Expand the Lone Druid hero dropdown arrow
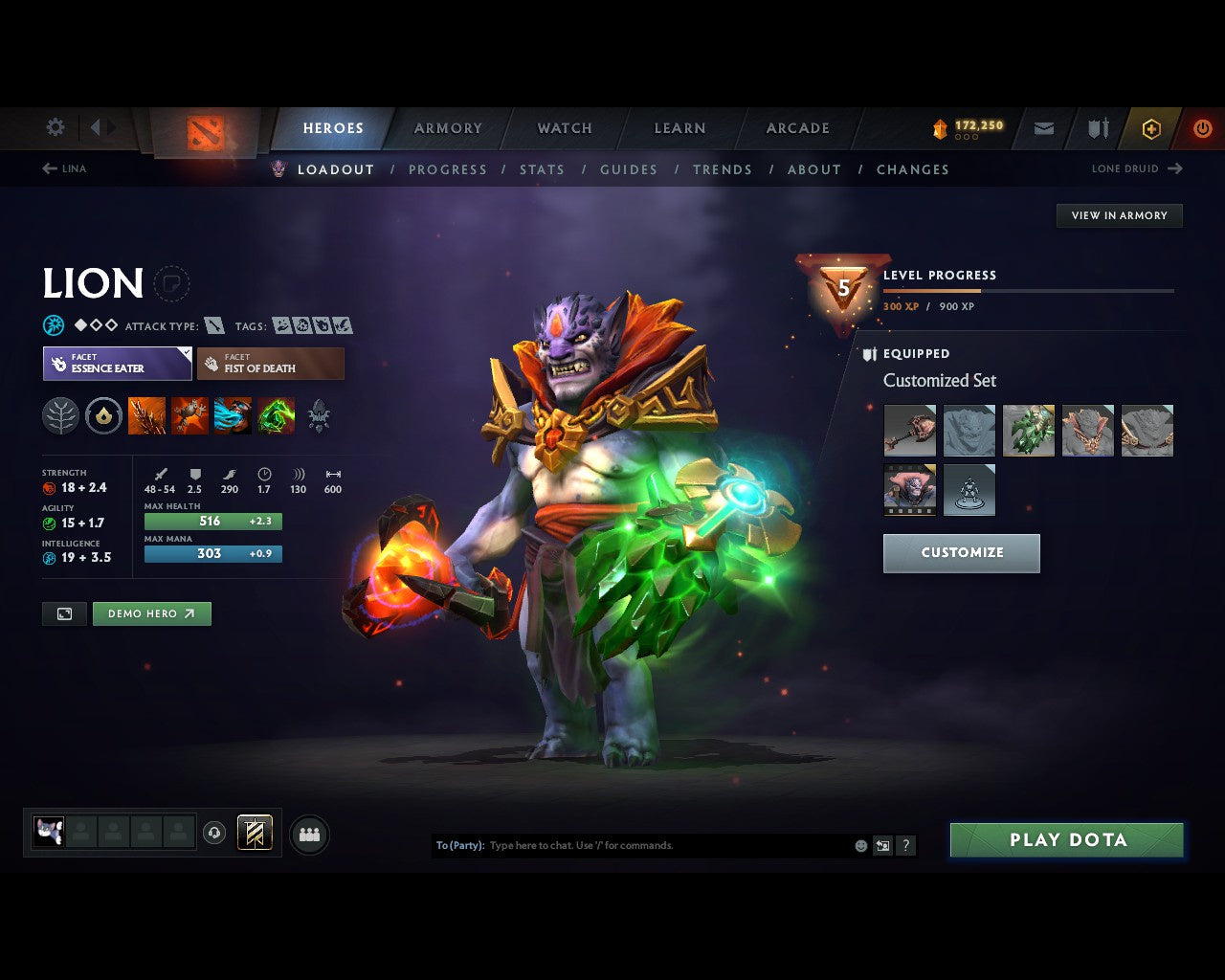Image resolution: width=1225 pixels, height=980 pixels. [x=1174, y=168]
